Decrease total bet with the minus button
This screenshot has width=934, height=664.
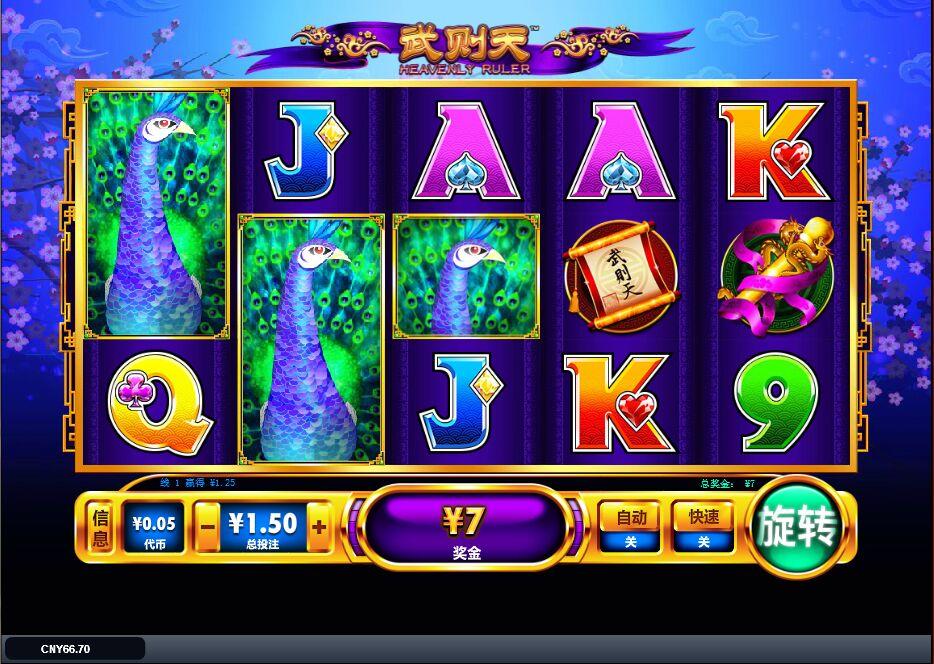pyautogui.click(x=207, y=526)
